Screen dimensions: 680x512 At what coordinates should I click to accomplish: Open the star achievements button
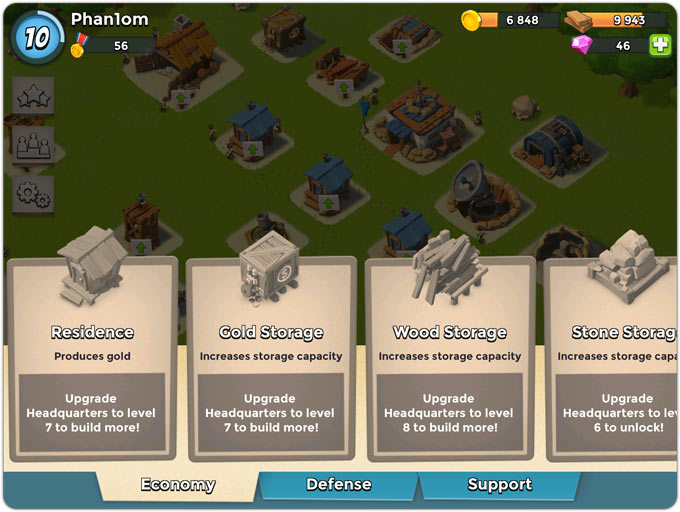pos(33,96)
